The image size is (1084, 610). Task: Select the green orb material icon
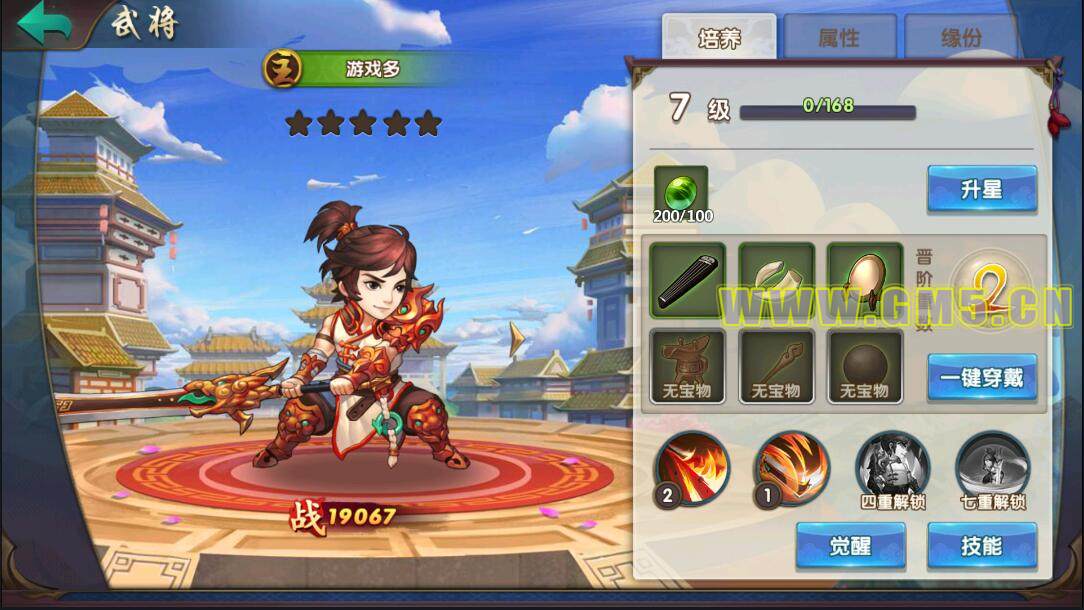click(680, 190)
